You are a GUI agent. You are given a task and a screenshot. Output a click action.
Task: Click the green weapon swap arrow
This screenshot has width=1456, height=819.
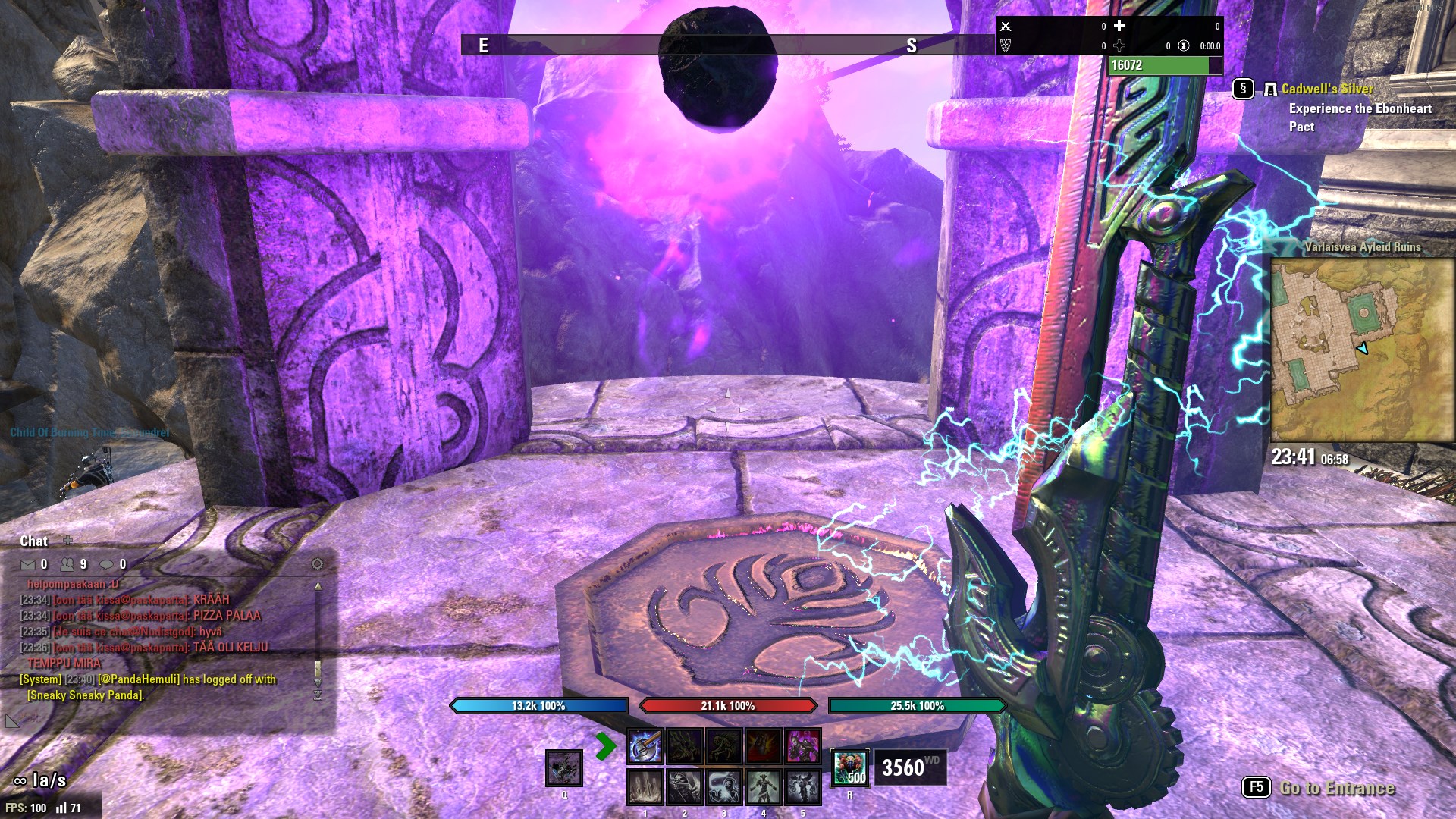point(605,746)
